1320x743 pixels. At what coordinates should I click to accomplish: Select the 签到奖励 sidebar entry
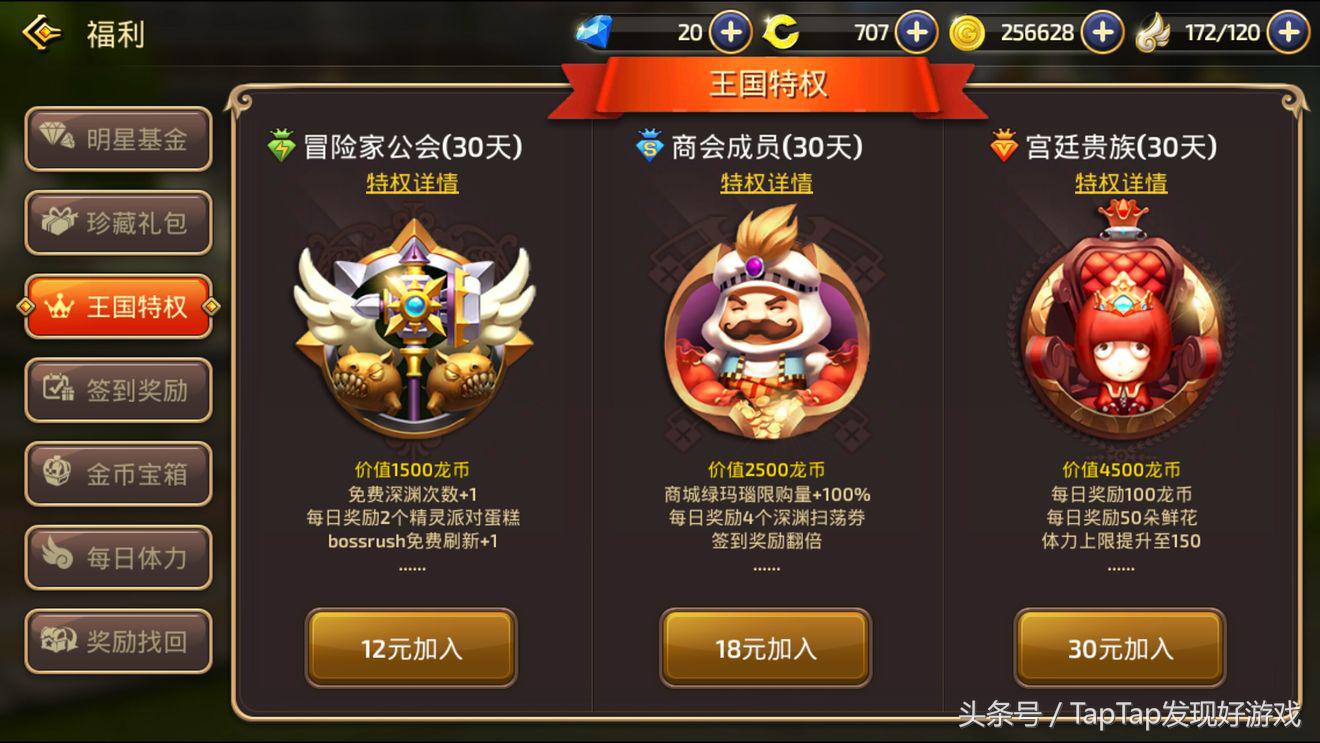(118, 390)
